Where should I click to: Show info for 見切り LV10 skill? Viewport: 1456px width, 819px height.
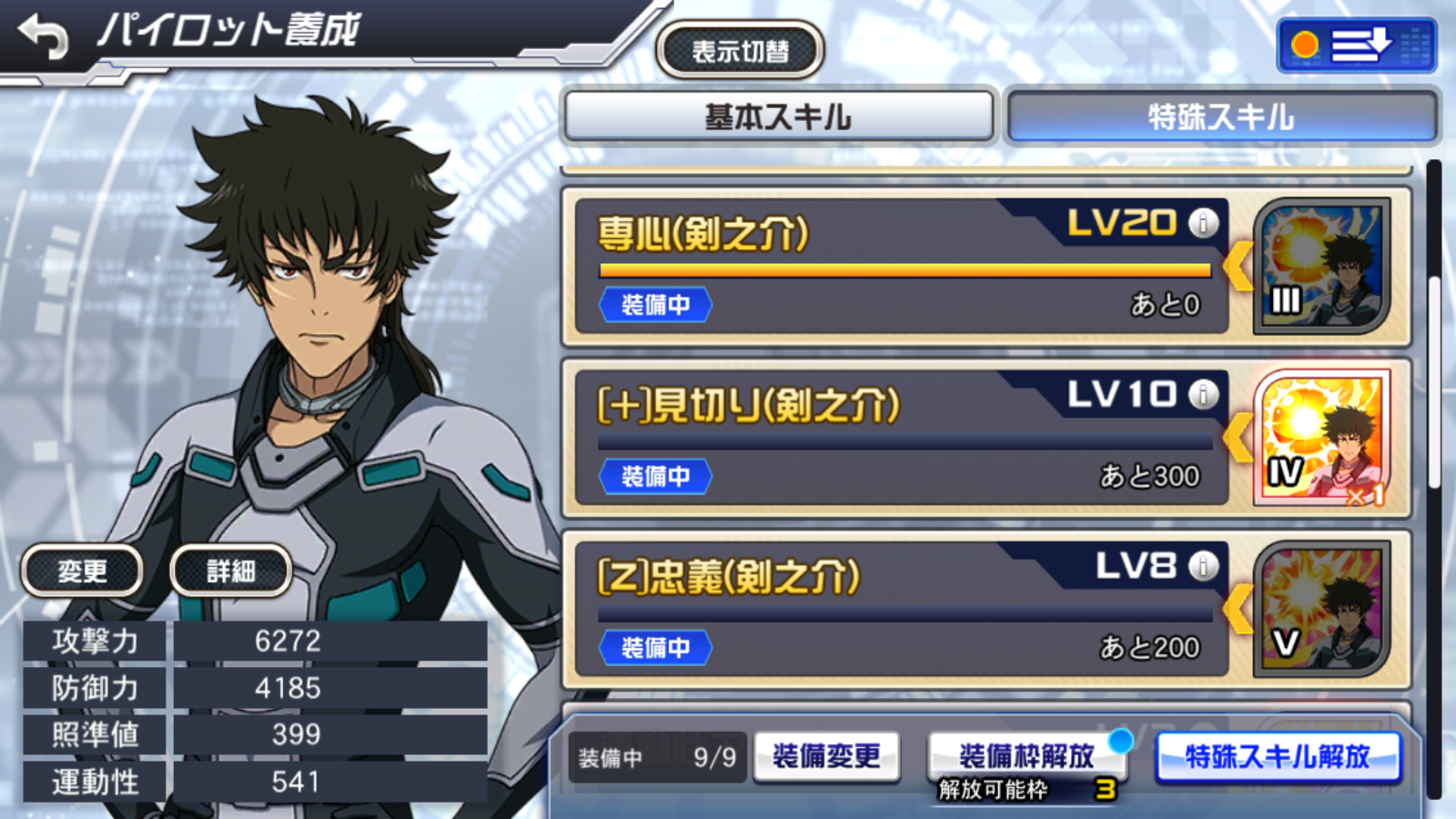pyautogui.click(x=1203, y=394)
